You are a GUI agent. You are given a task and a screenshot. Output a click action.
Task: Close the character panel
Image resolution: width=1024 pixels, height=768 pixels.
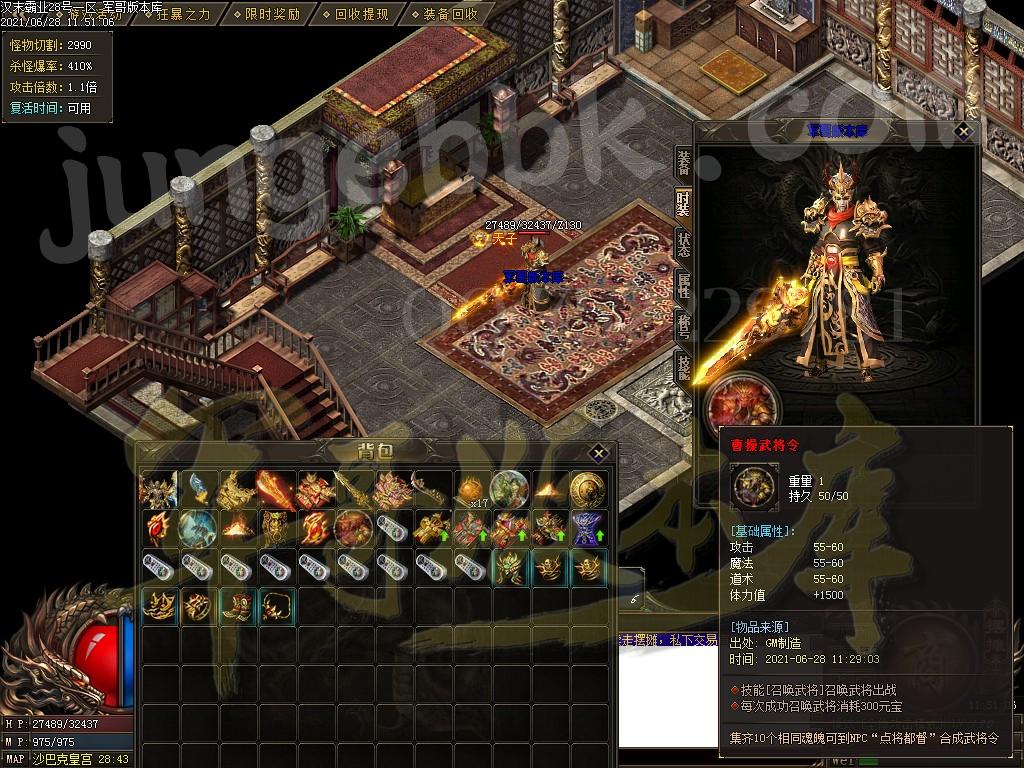(x=963, y=131)
